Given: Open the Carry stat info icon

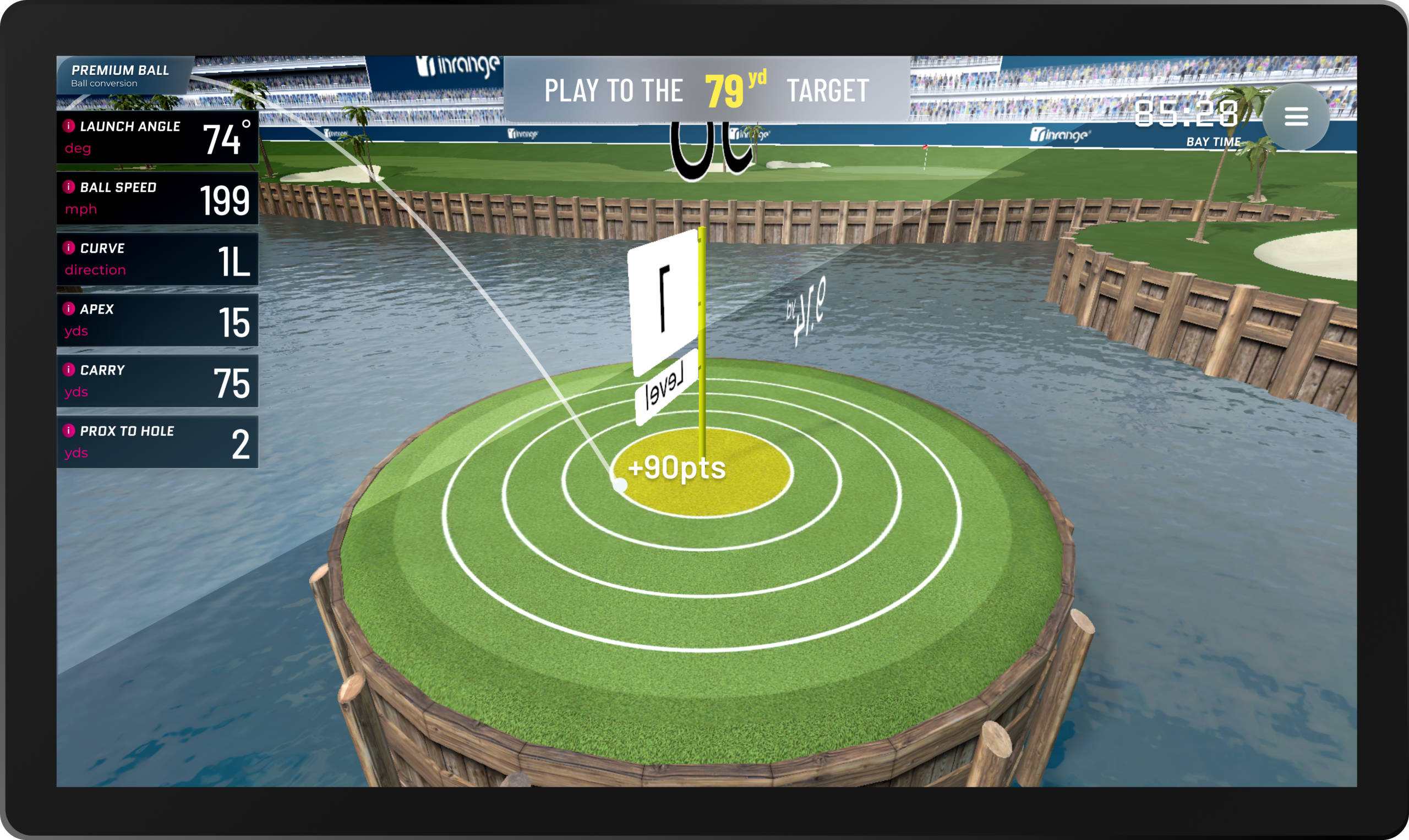Looking at the screenshot, I should click(x=69, y=370).
